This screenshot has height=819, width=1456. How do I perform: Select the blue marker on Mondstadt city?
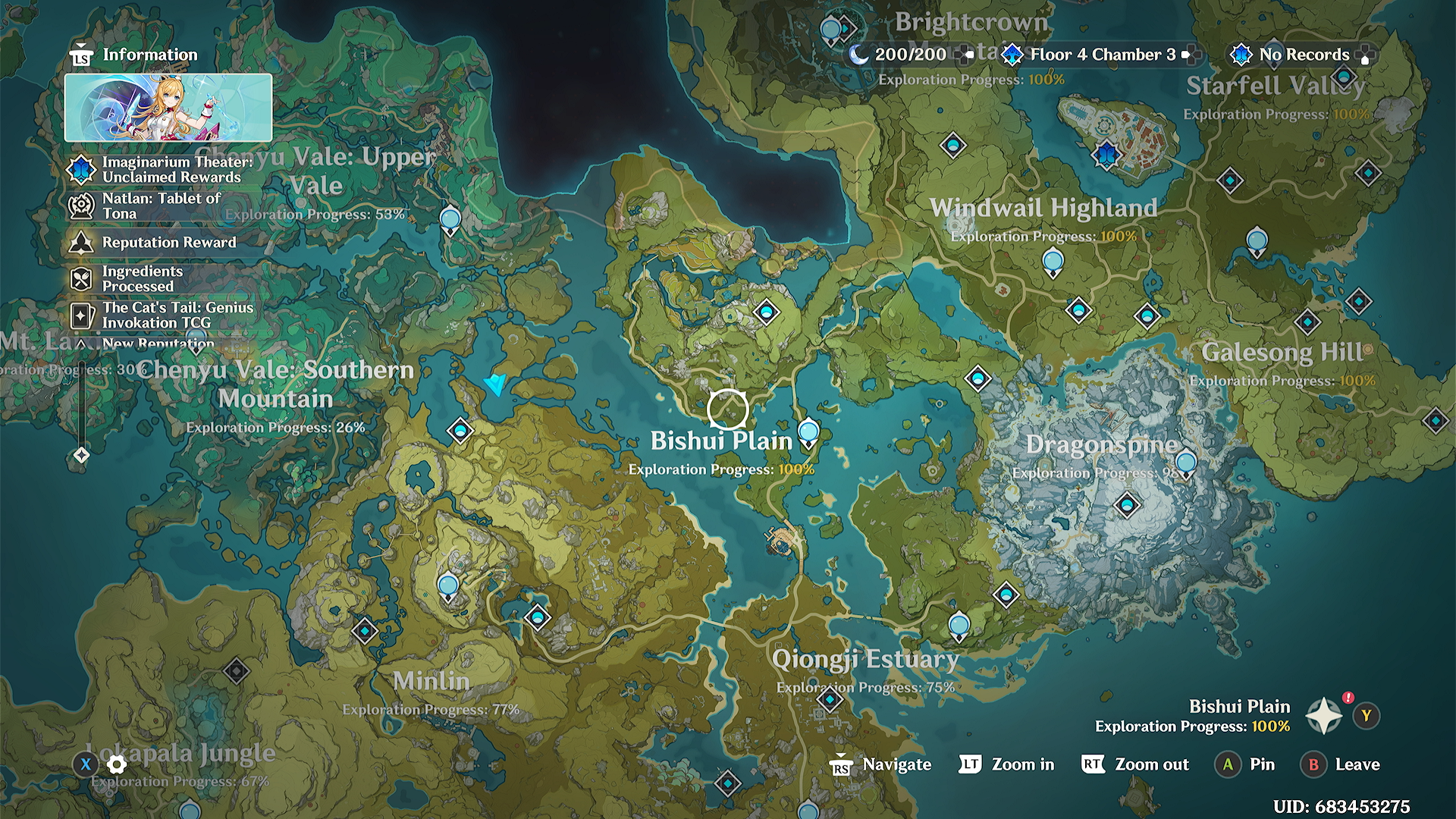pos(1106,154)
